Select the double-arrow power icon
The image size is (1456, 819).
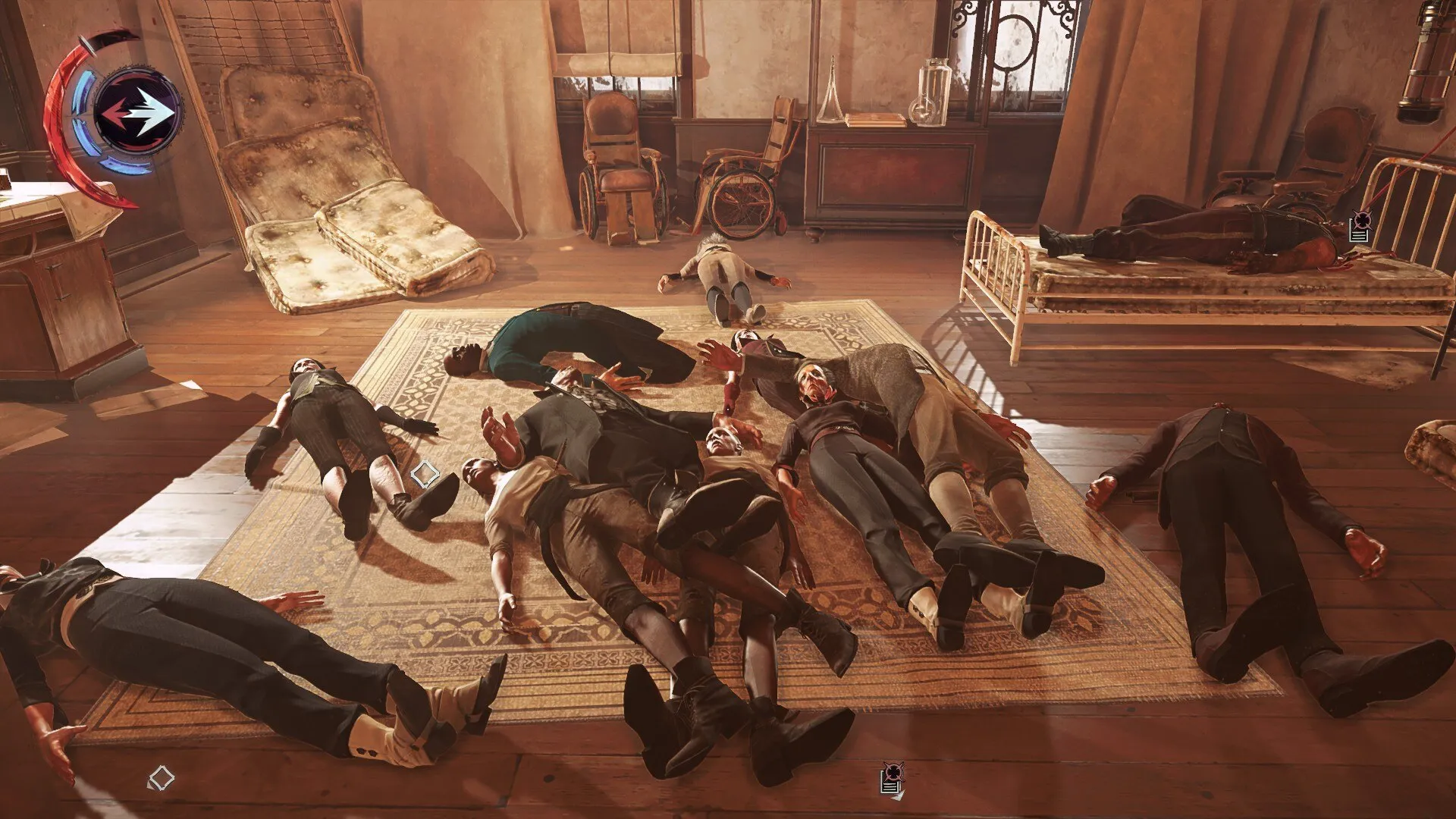[x=139, y=111]
